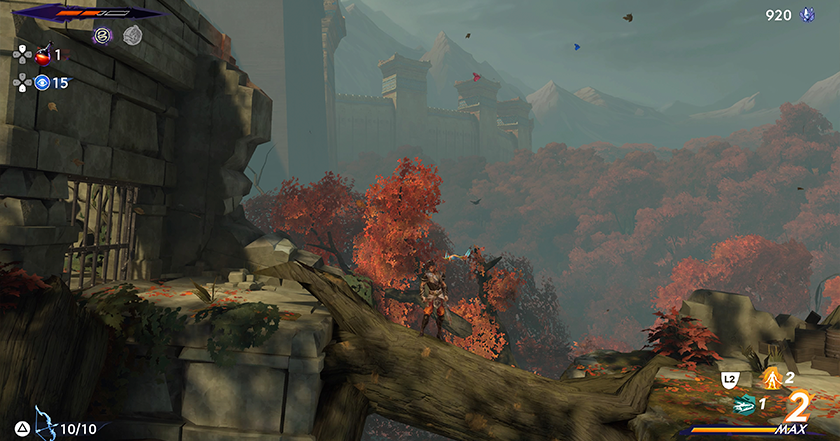Click the blue crystal currency icon
This screenshot has height=441, width=840.
pyautogui.click(x=808, y=16)
